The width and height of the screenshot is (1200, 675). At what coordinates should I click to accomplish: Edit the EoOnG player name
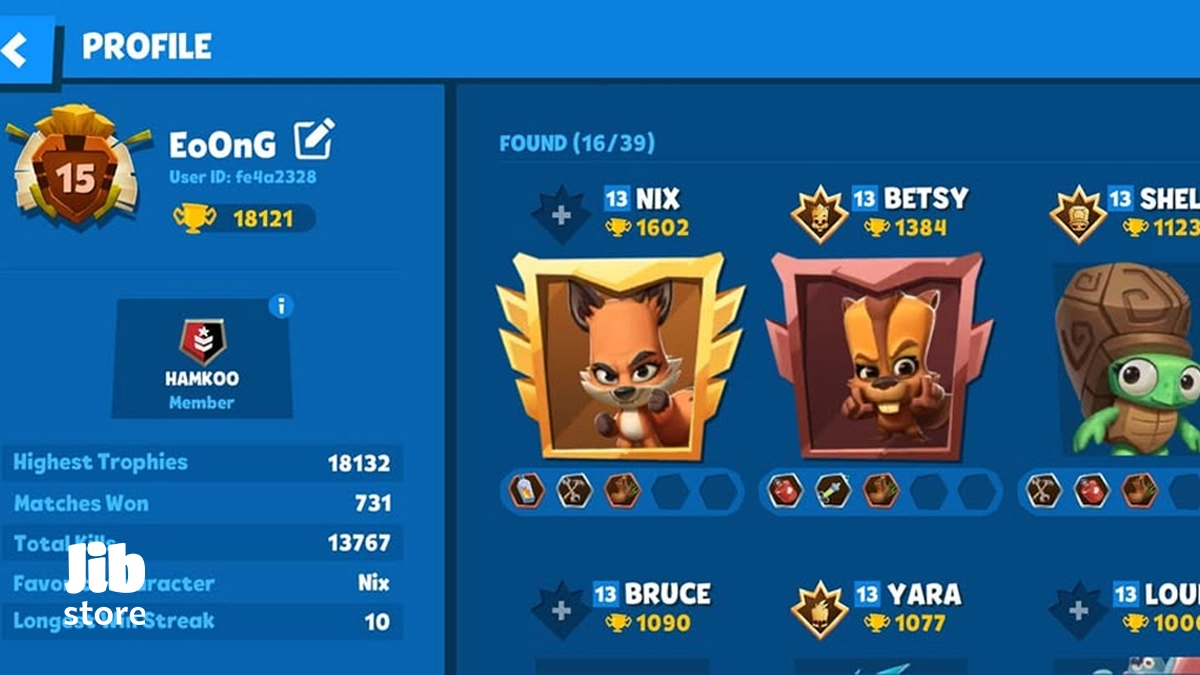314,140
